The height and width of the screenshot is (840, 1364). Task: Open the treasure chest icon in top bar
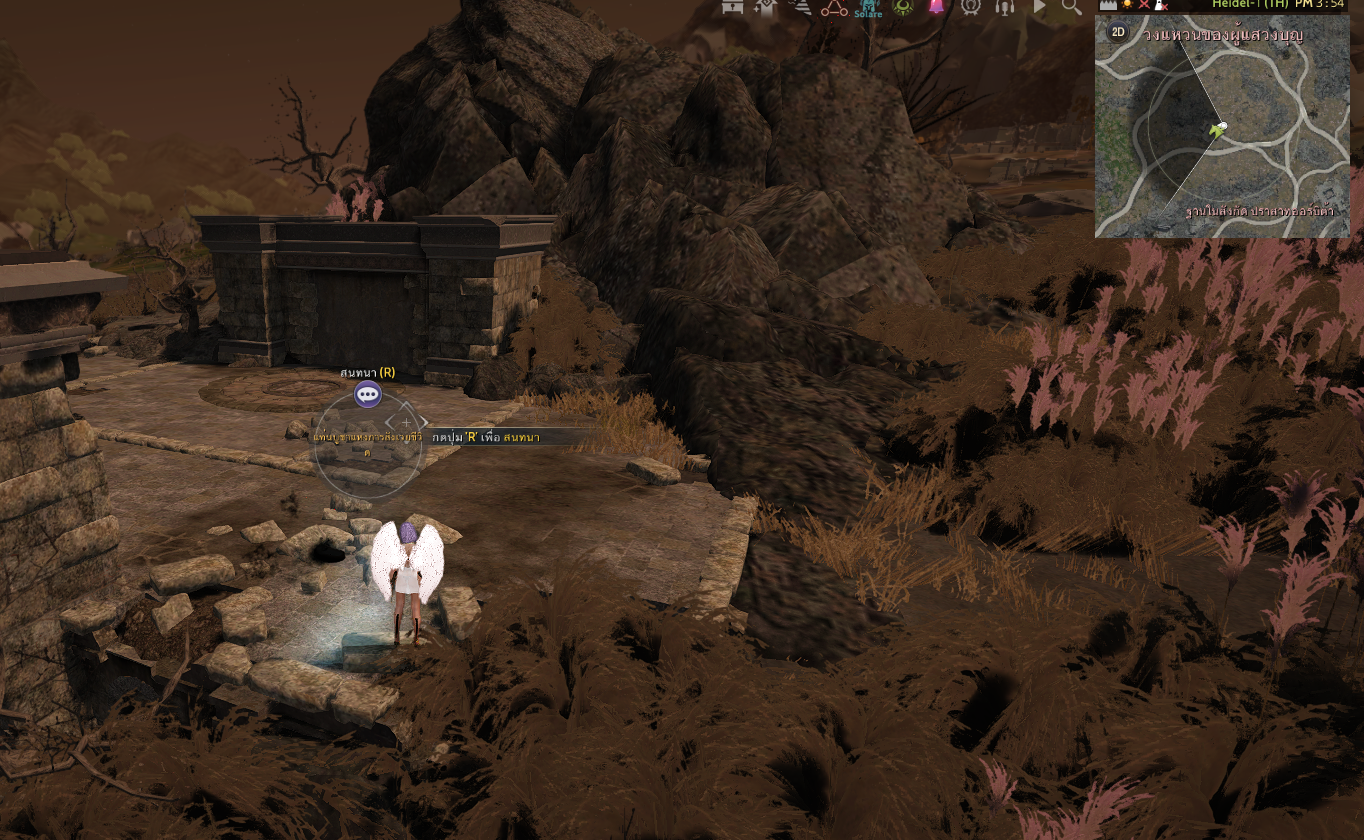[x=732, y=7]
